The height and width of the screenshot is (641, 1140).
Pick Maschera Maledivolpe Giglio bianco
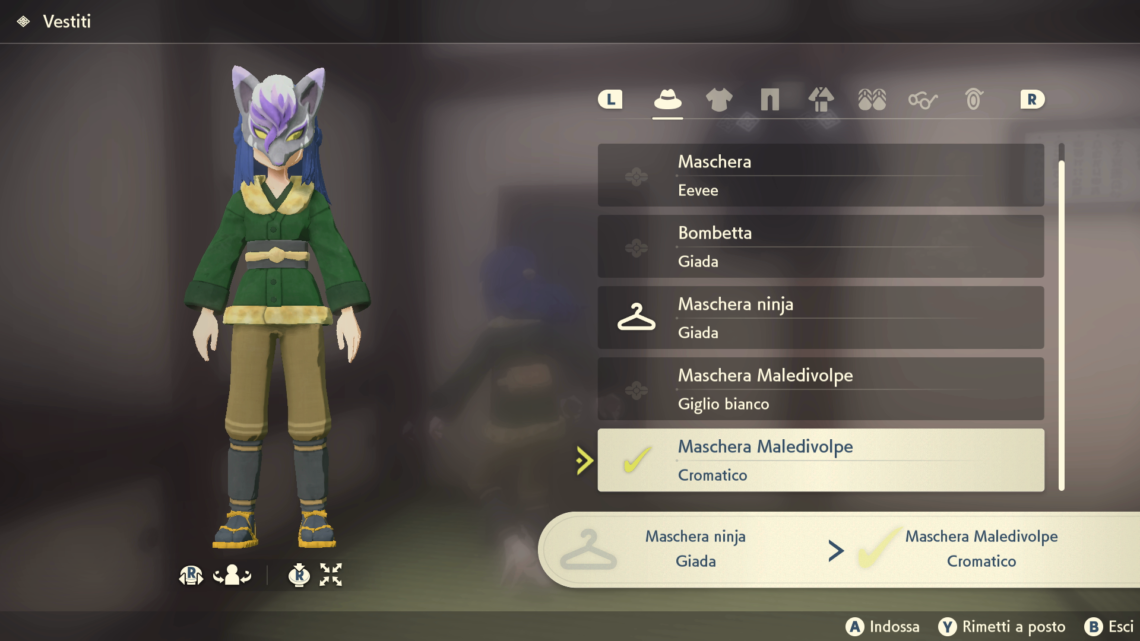click(x=820, y=389)
